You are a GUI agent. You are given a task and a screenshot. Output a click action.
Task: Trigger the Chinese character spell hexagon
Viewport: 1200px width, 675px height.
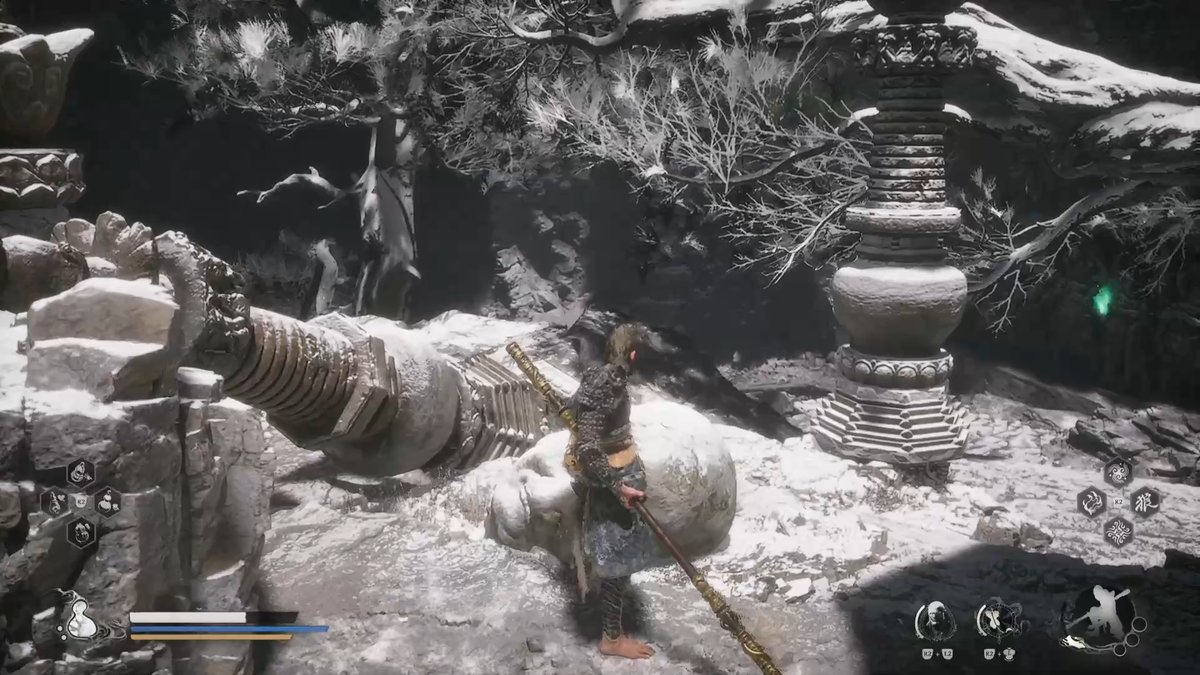coord(1145,501)
